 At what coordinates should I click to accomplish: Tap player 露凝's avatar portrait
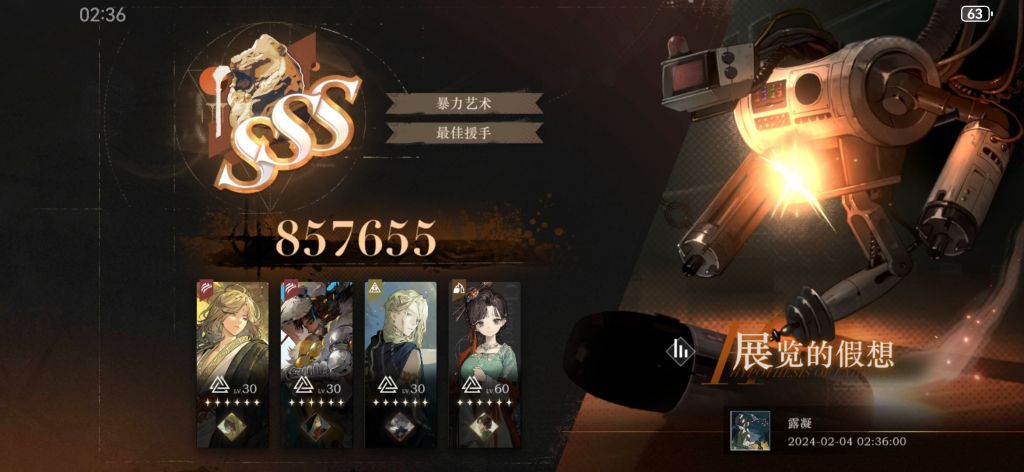[749, 430]
